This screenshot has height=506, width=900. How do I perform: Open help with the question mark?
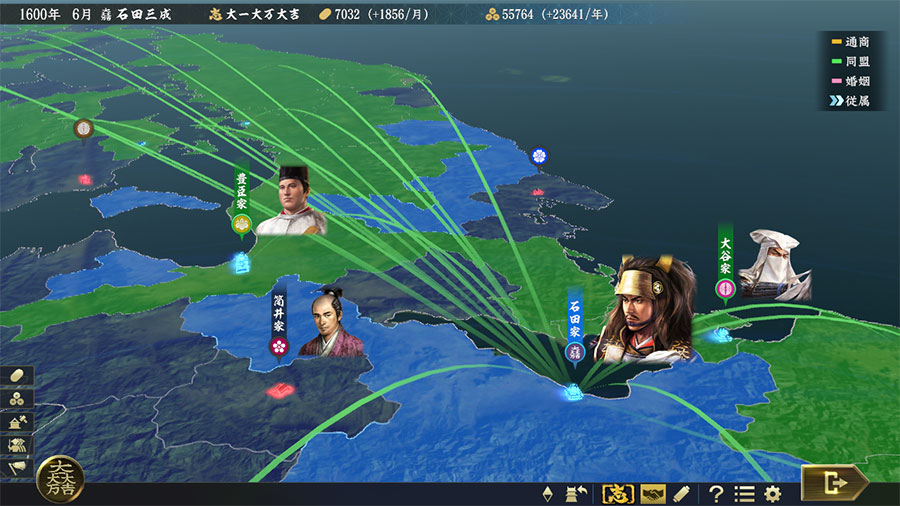click(x=716, y=493)
